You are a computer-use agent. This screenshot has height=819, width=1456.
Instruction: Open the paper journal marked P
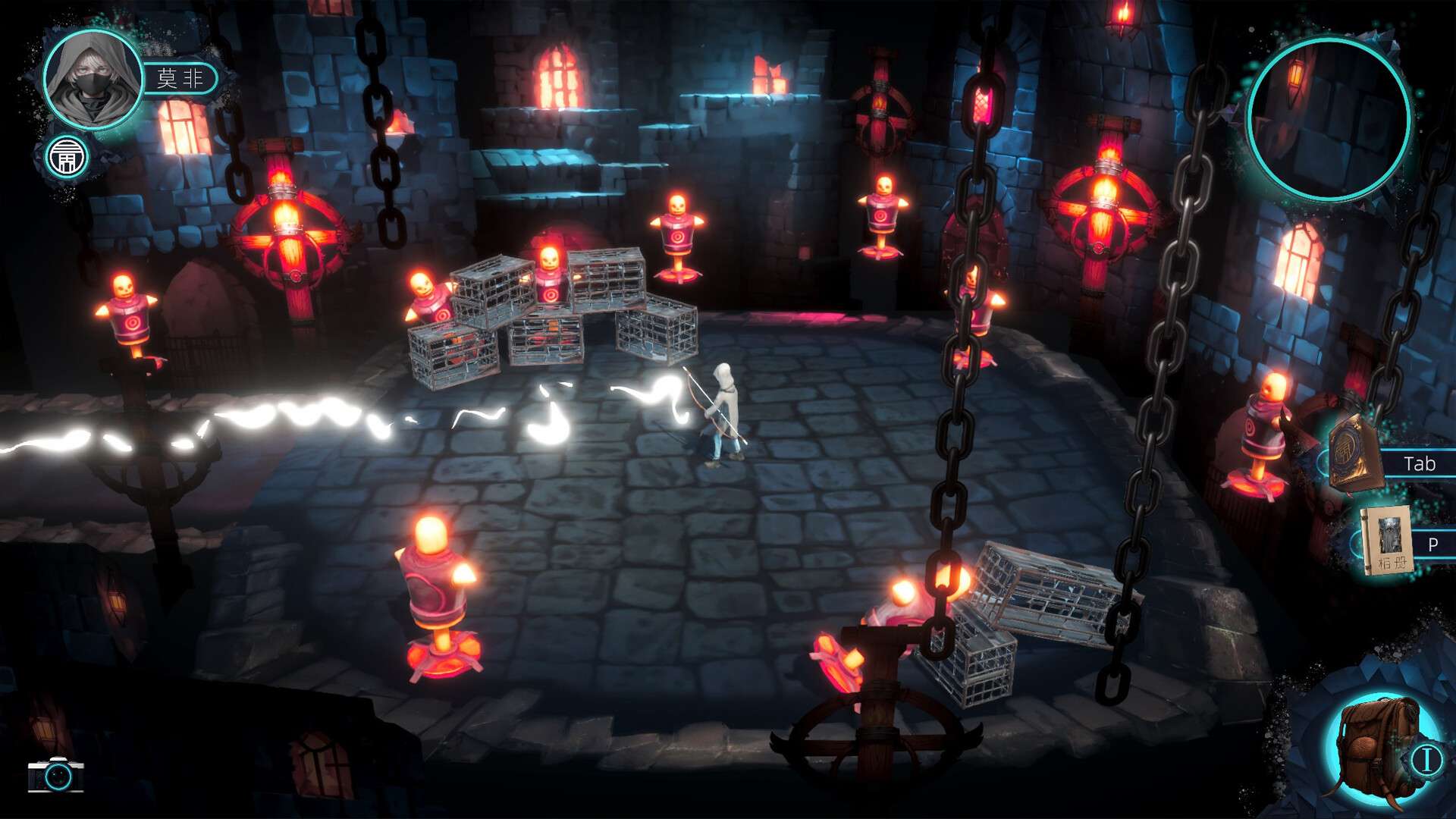(1387, 541)
